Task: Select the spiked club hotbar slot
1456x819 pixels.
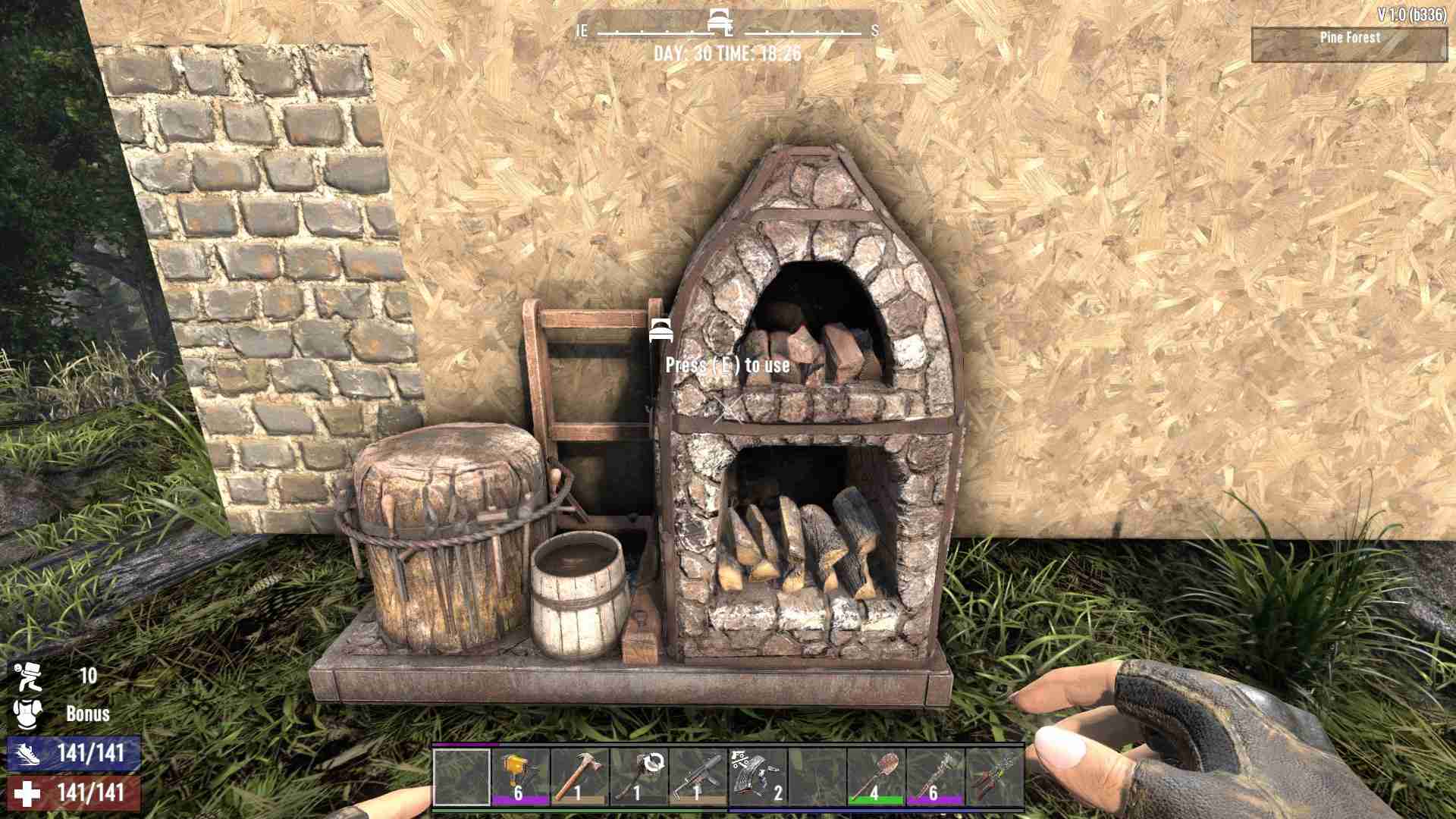Action: click(934, 777)
